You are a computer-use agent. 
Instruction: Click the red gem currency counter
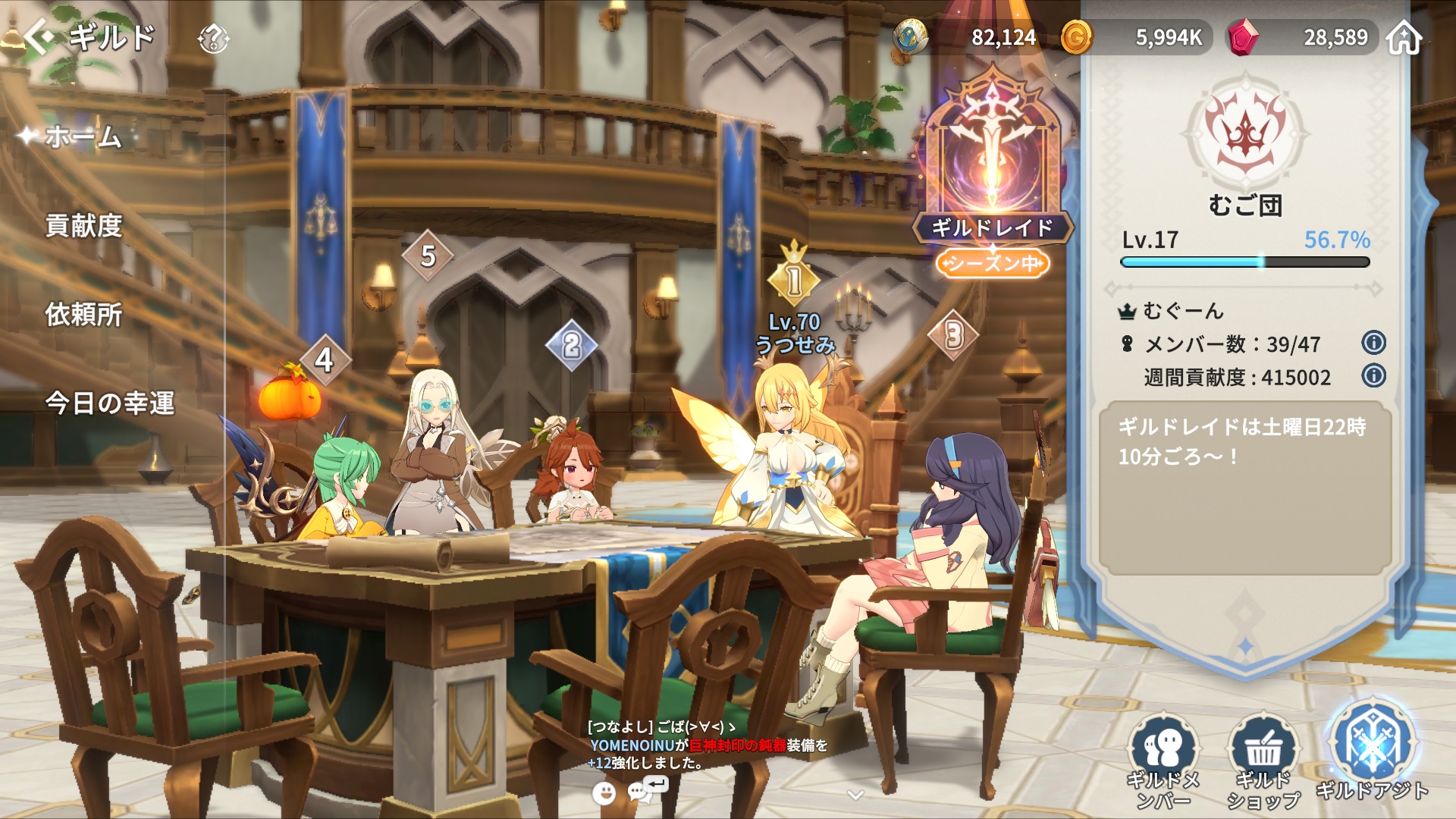(x=1304, y=37)
